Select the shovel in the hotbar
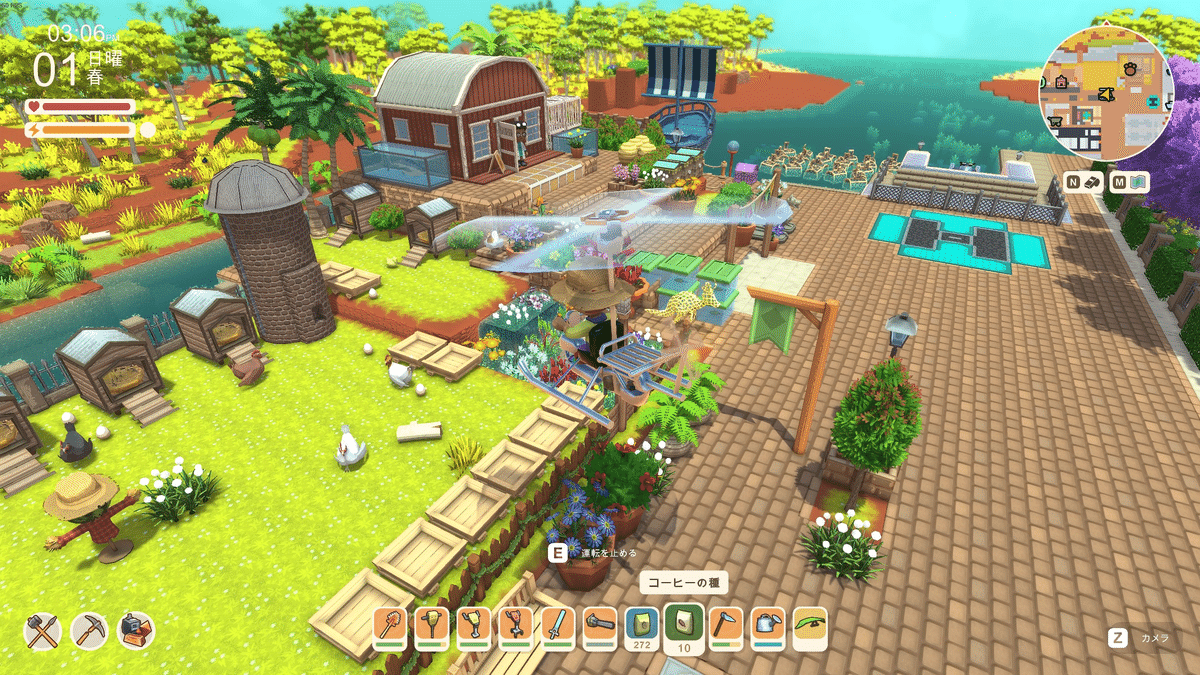Screen dimensions: 1200x675 (x=390, y=625)
